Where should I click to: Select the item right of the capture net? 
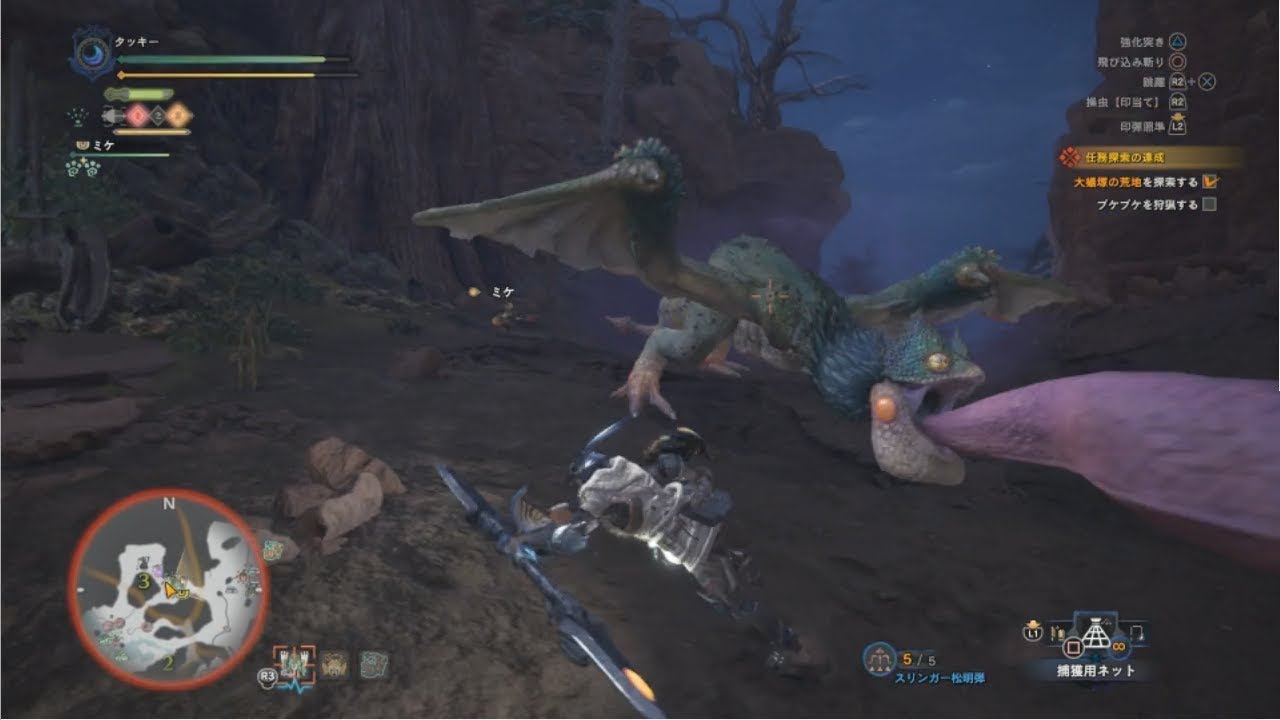(x=1139, y=632)
